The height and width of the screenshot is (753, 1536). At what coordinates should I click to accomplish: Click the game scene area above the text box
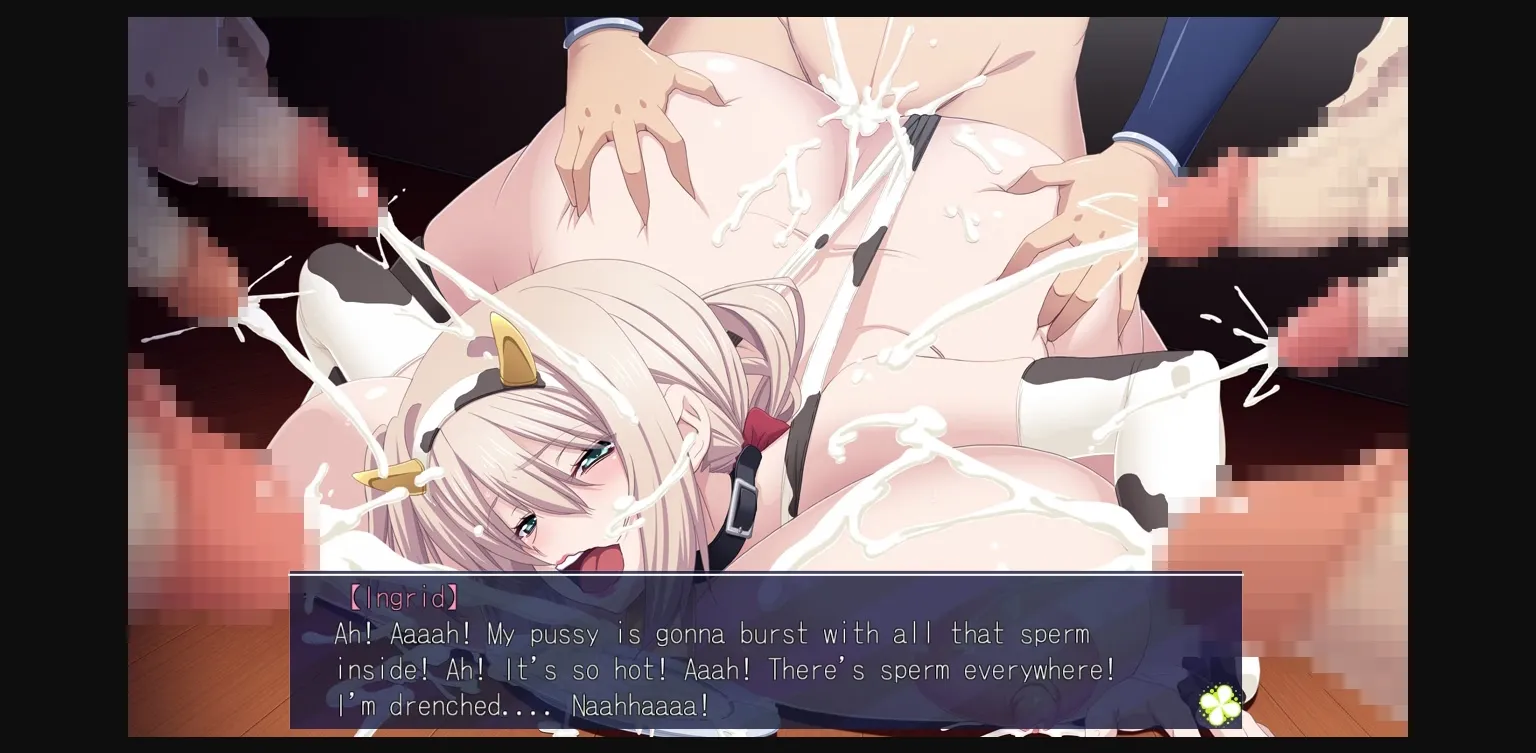766,290
